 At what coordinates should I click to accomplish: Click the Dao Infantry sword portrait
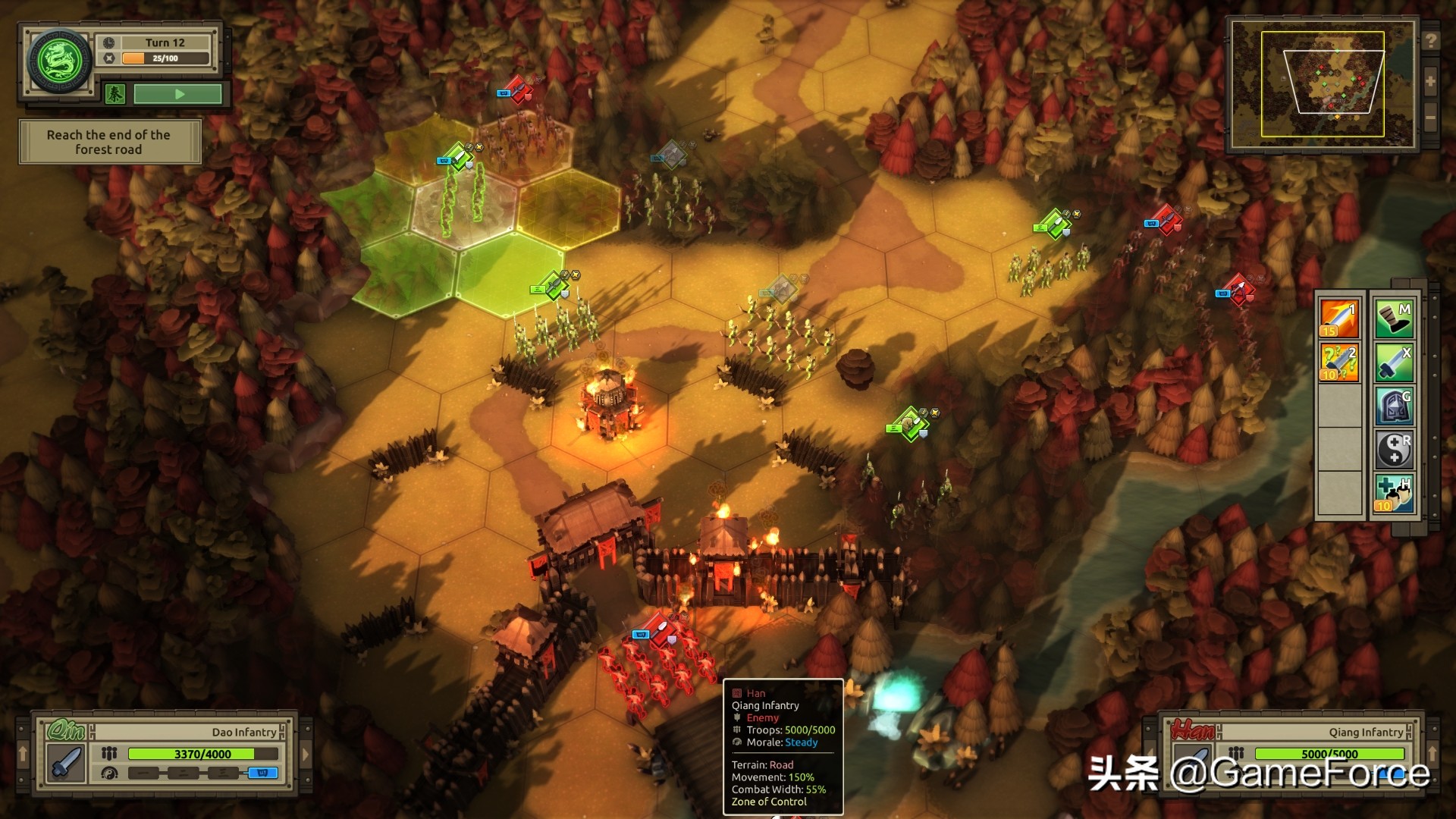pyautogui.click(x=67, y=763)
